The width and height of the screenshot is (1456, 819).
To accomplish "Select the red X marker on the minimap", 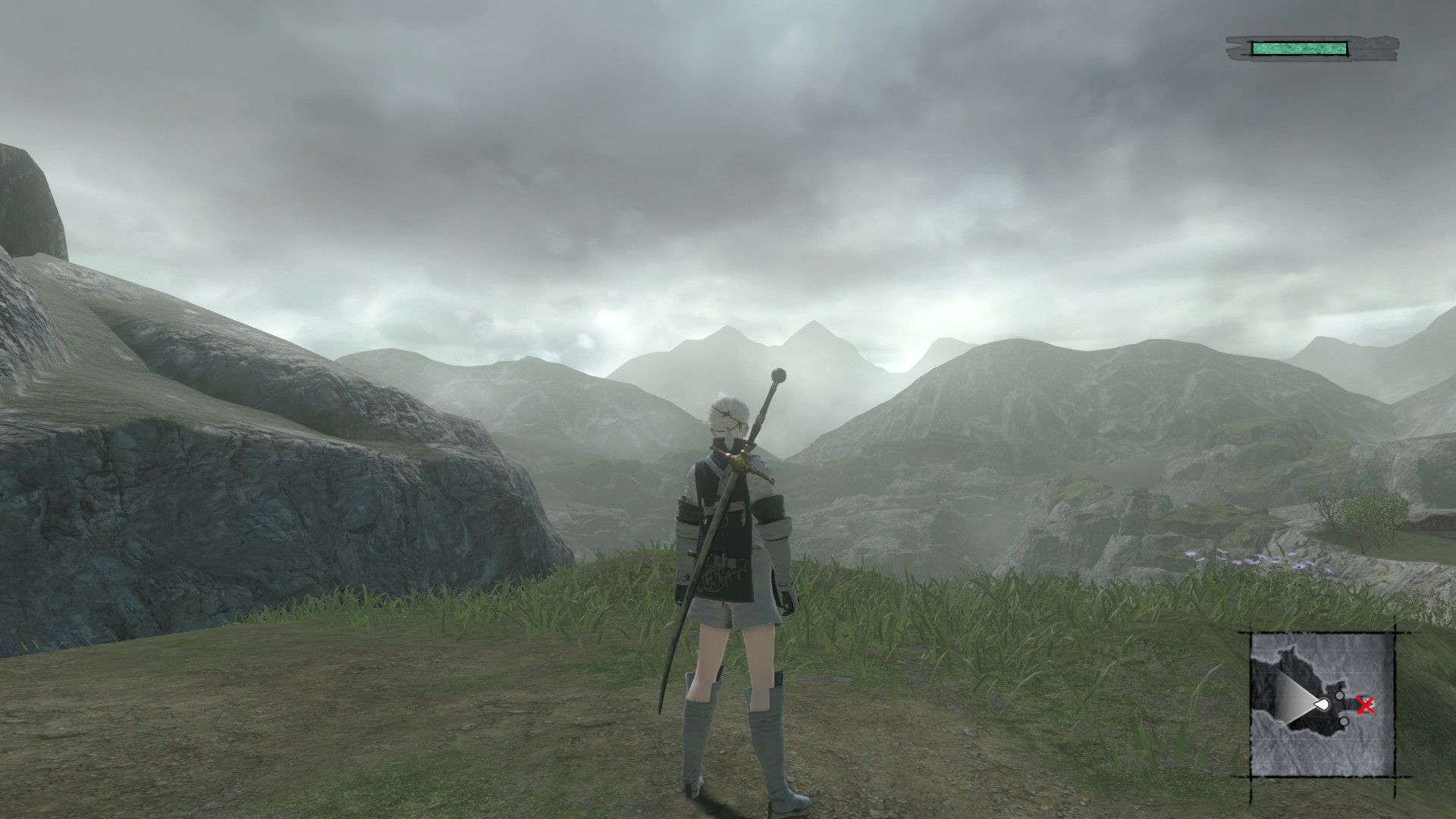I will click(x=1366, y=706).
